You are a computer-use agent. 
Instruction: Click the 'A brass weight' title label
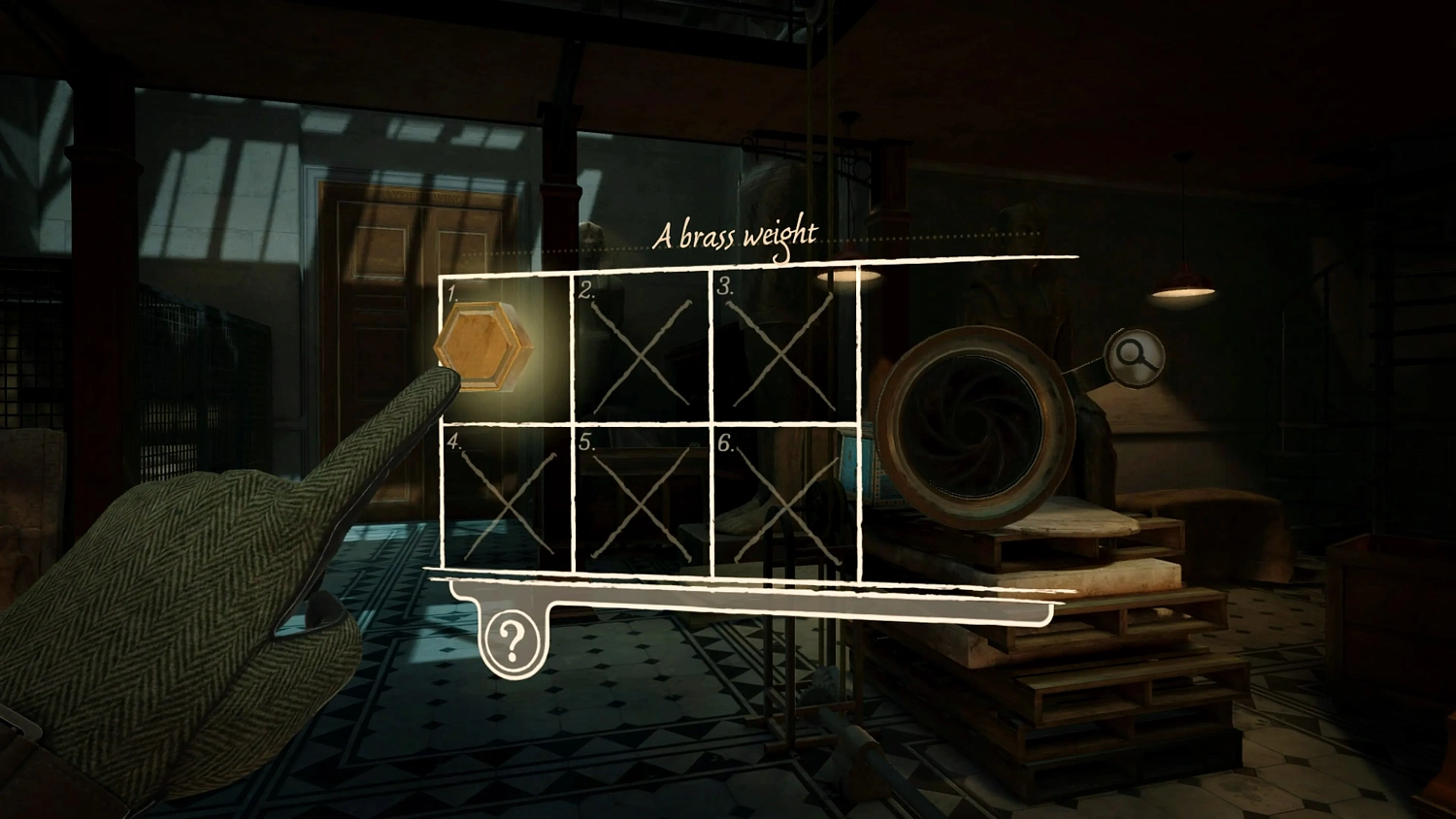point(738,234)
